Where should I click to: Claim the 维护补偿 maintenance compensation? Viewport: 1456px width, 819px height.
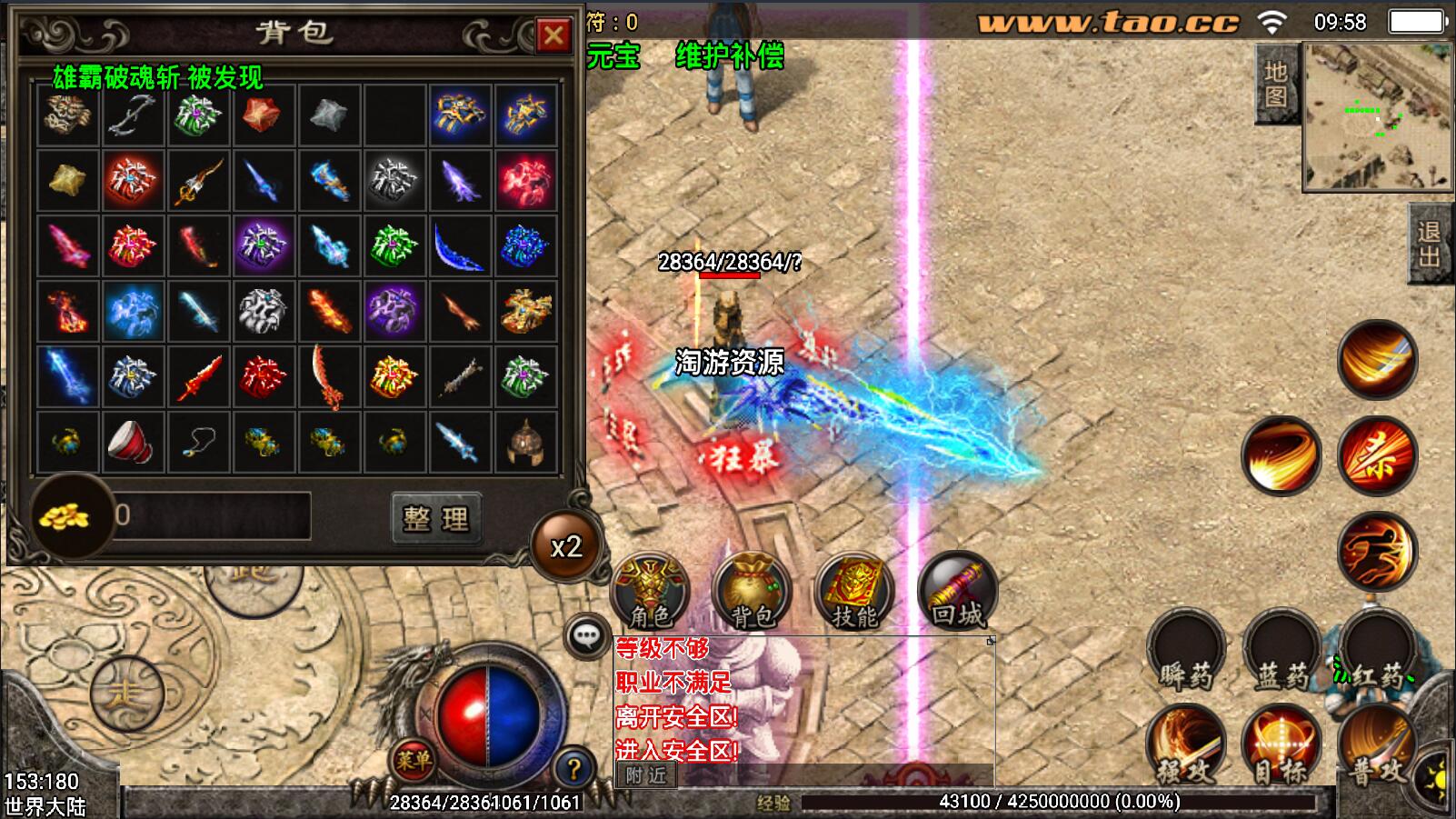[x=729, y=56]
